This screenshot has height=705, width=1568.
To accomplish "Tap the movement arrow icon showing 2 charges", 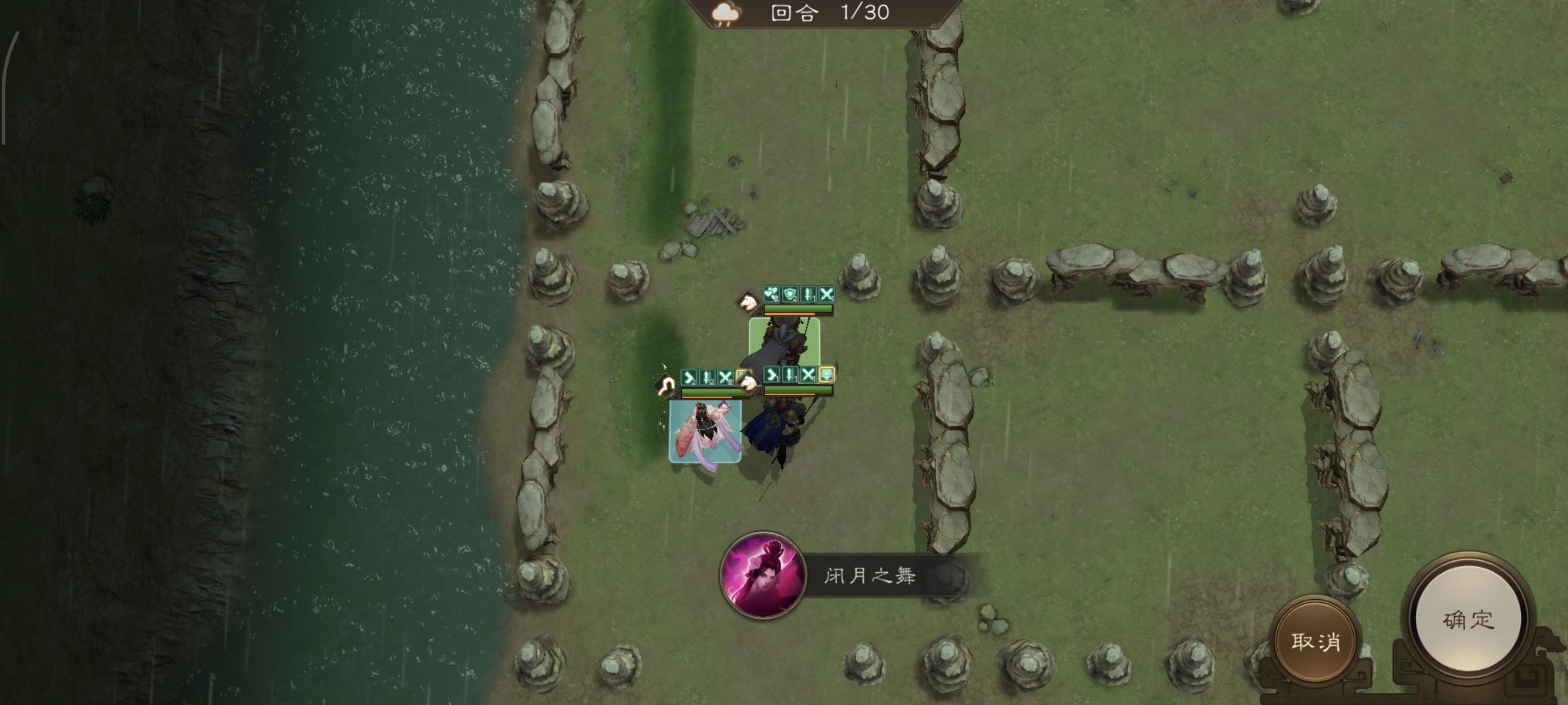I will coord(689,377).
